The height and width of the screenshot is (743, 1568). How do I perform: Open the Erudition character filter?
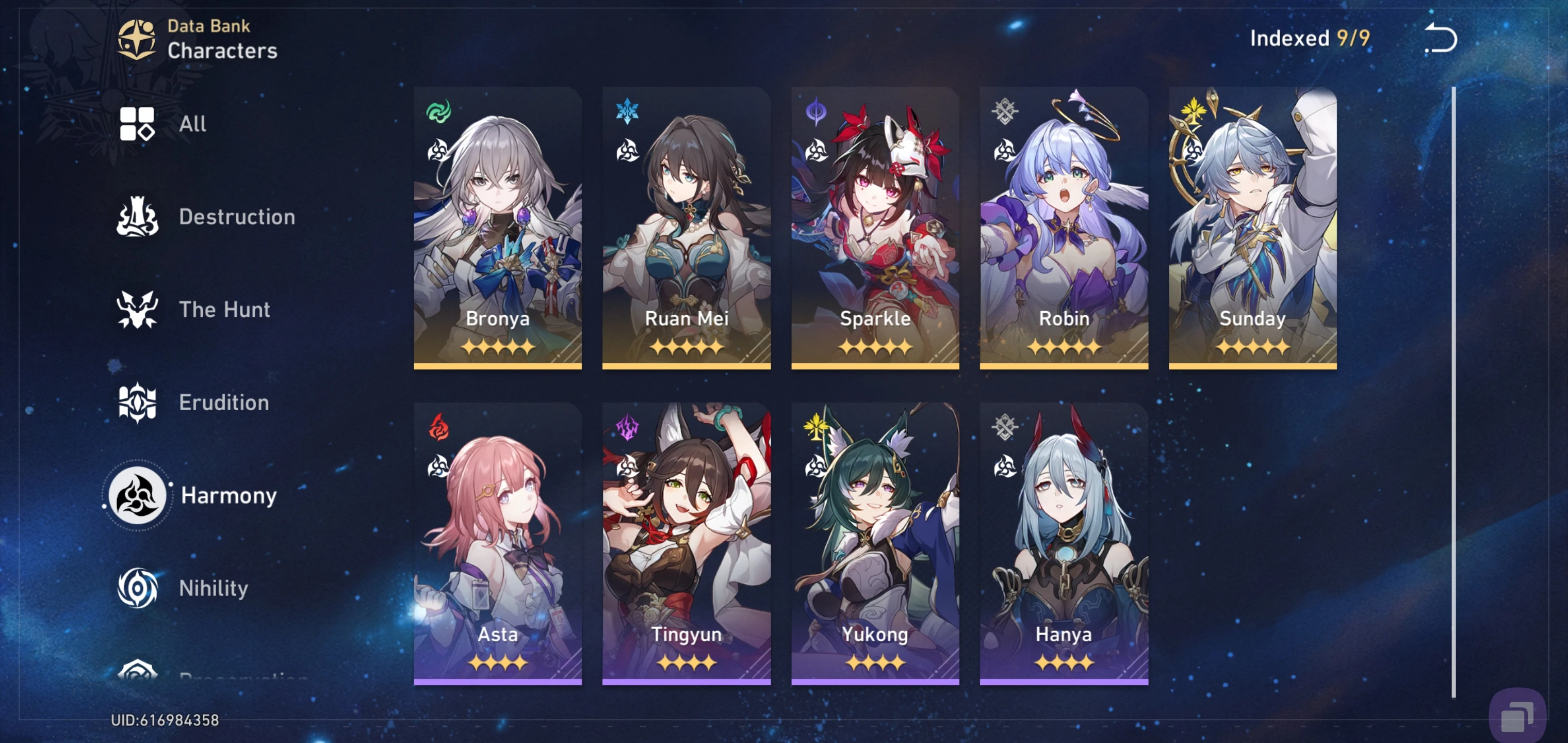coord(139,402)
